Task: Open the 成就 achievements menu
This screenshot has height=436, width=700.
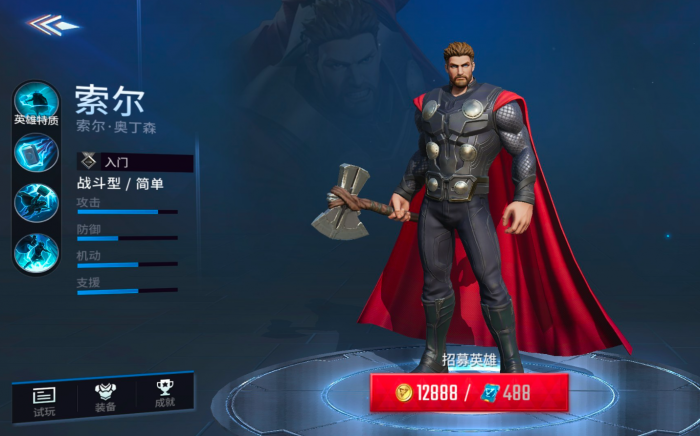Action: 165,397
